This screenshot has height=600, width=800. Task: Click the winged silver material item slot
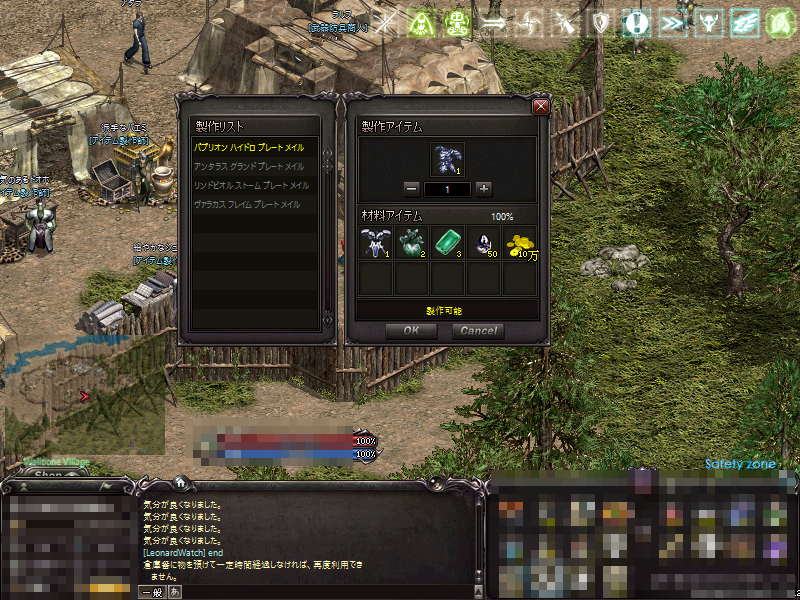[x=375, y=242]
